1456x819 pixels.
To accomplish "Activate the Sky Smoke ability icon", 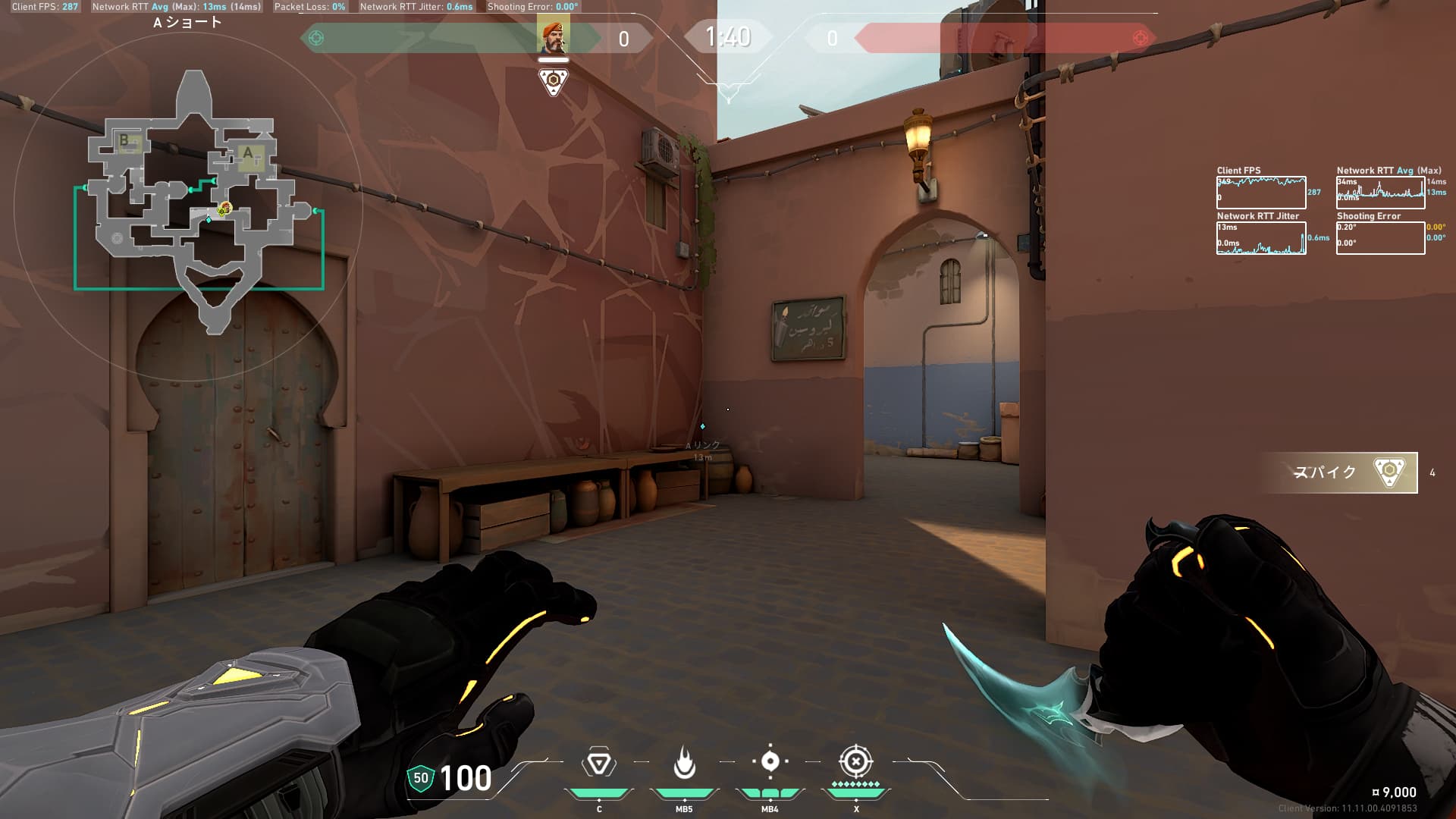I will click(770, 761).
